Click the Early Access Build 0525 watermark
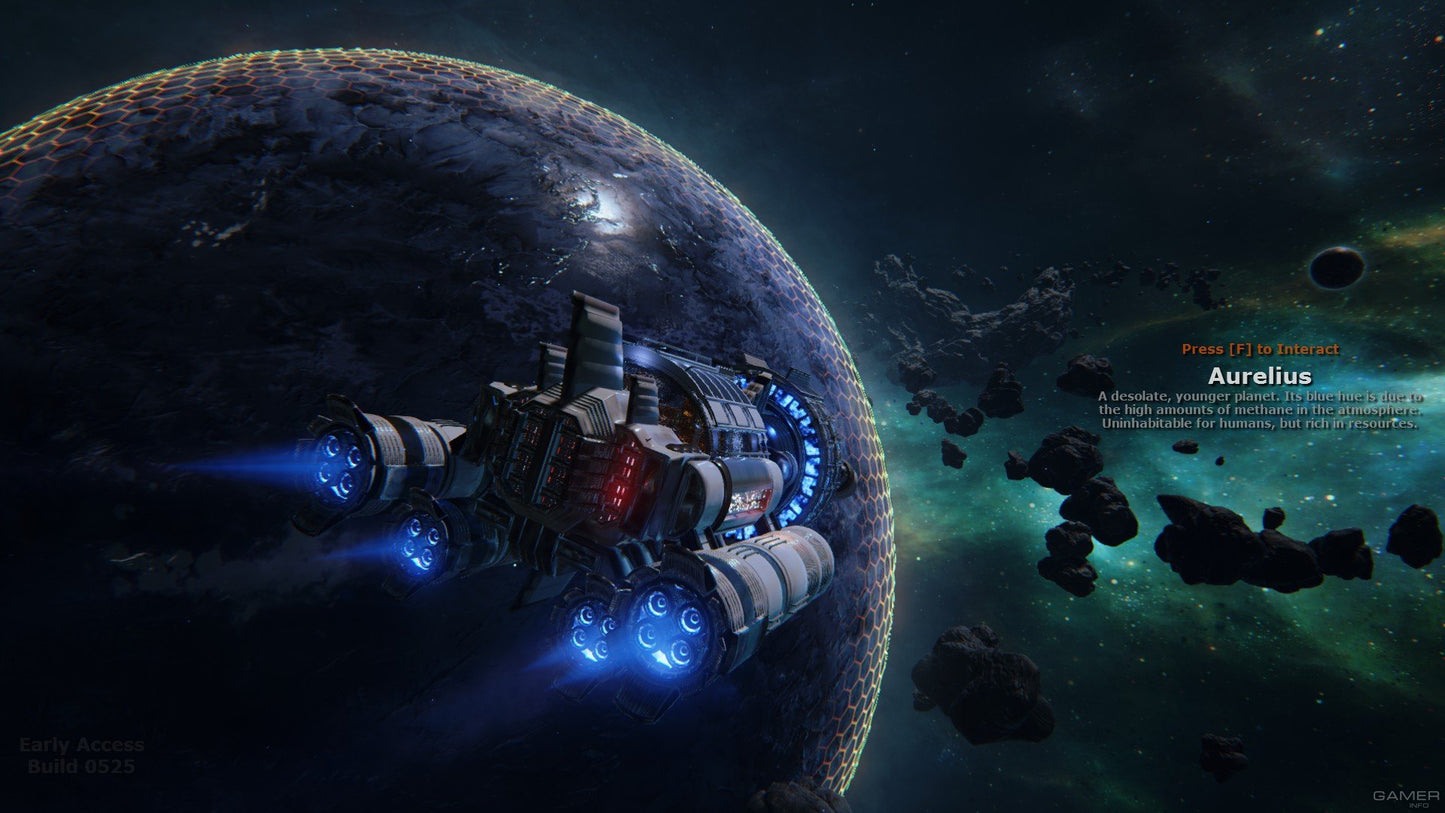 click(82, 755)
